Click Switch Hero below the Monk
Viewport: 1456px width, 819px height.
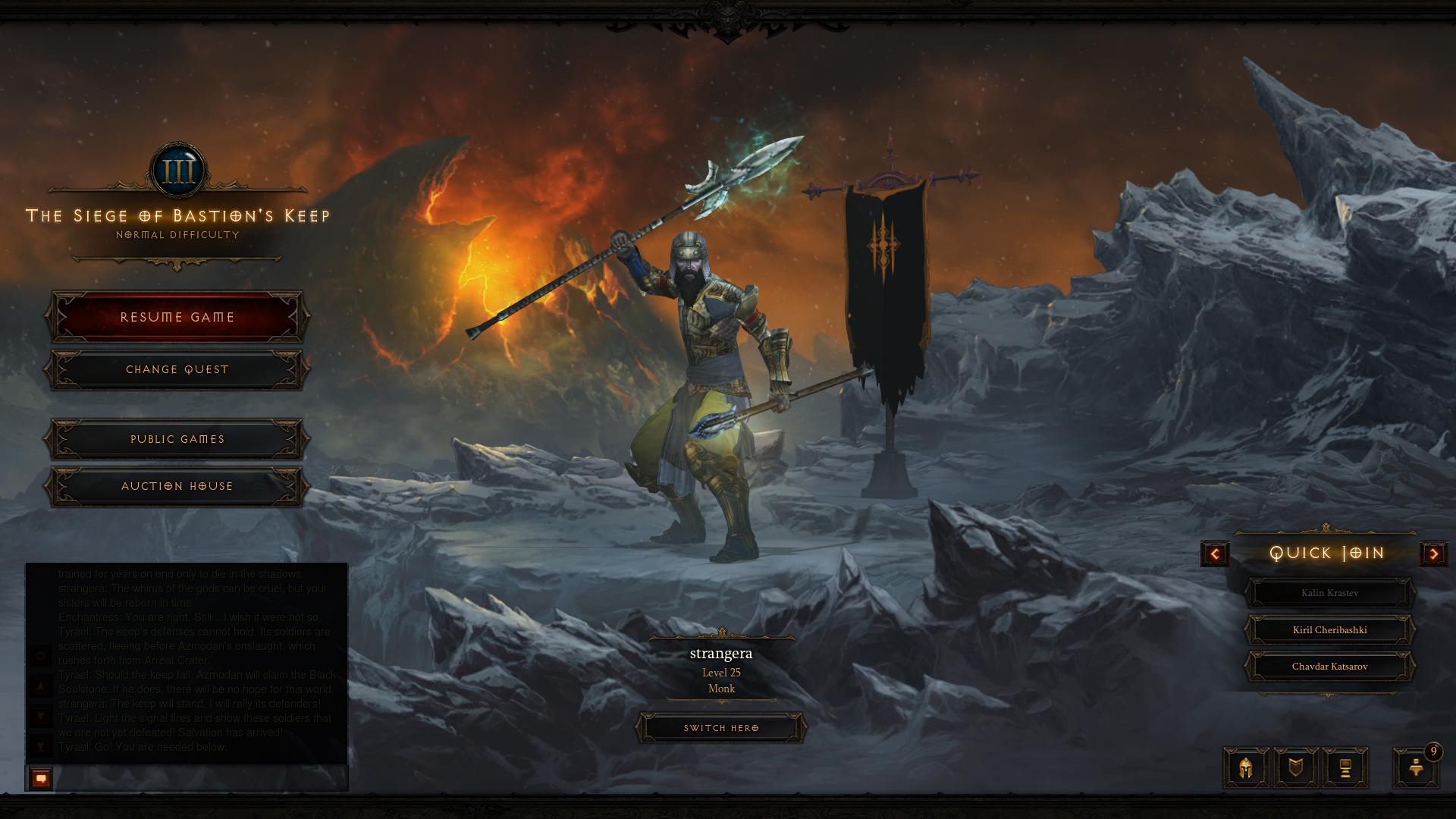(x=721, y=728)
